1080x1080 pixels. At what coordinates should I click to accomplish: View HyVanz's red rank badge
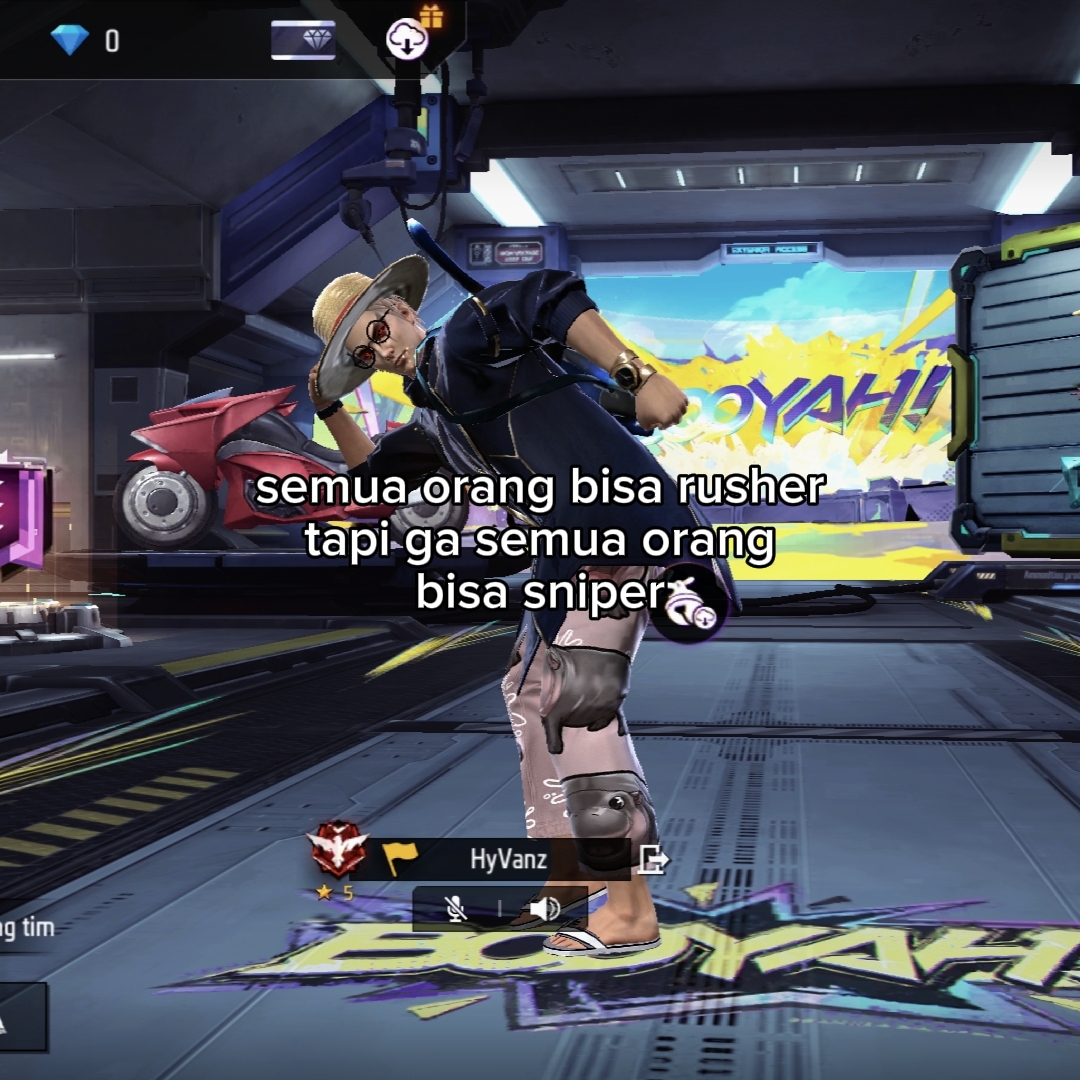[338, 849]
